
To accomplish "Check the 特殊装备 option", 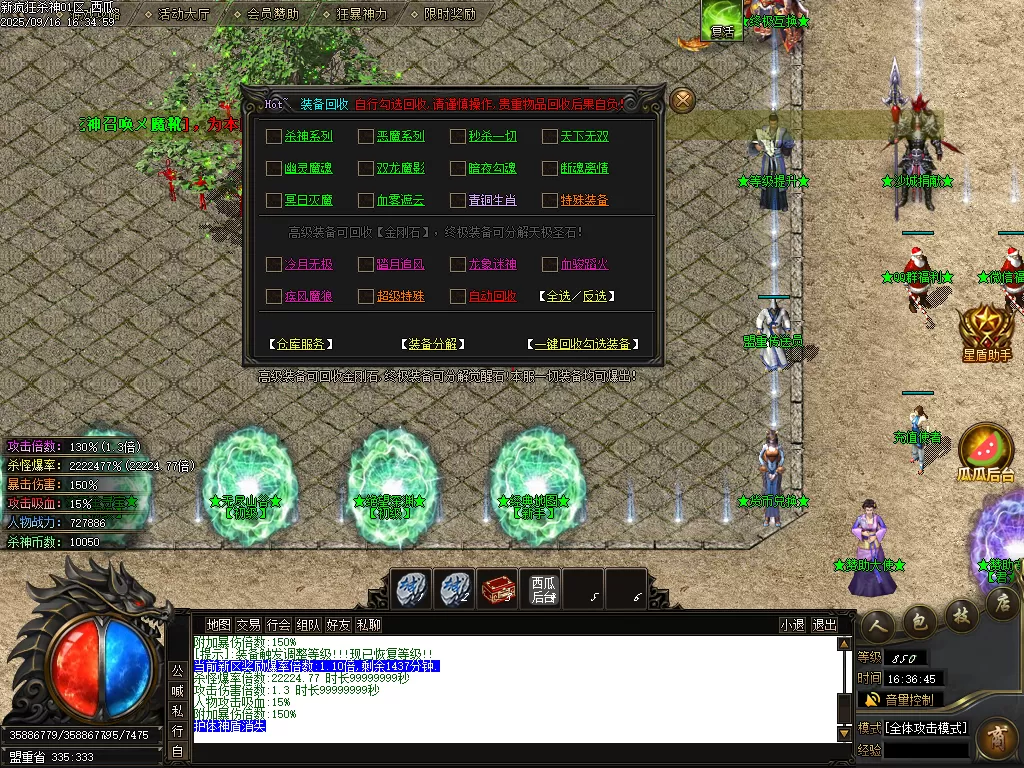I will (x=550, y=201).
